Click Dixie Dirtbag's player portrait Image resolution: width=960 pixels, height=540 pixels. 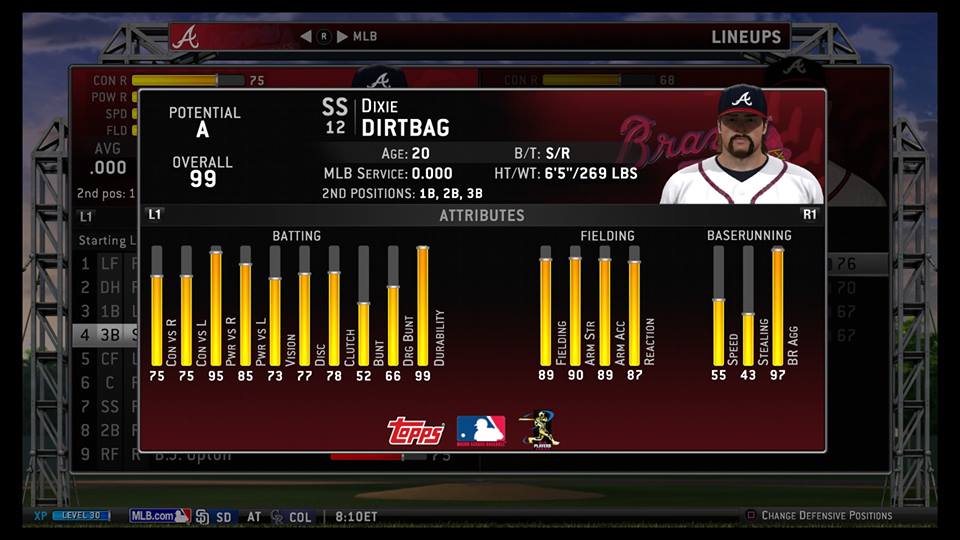(741, 147)
